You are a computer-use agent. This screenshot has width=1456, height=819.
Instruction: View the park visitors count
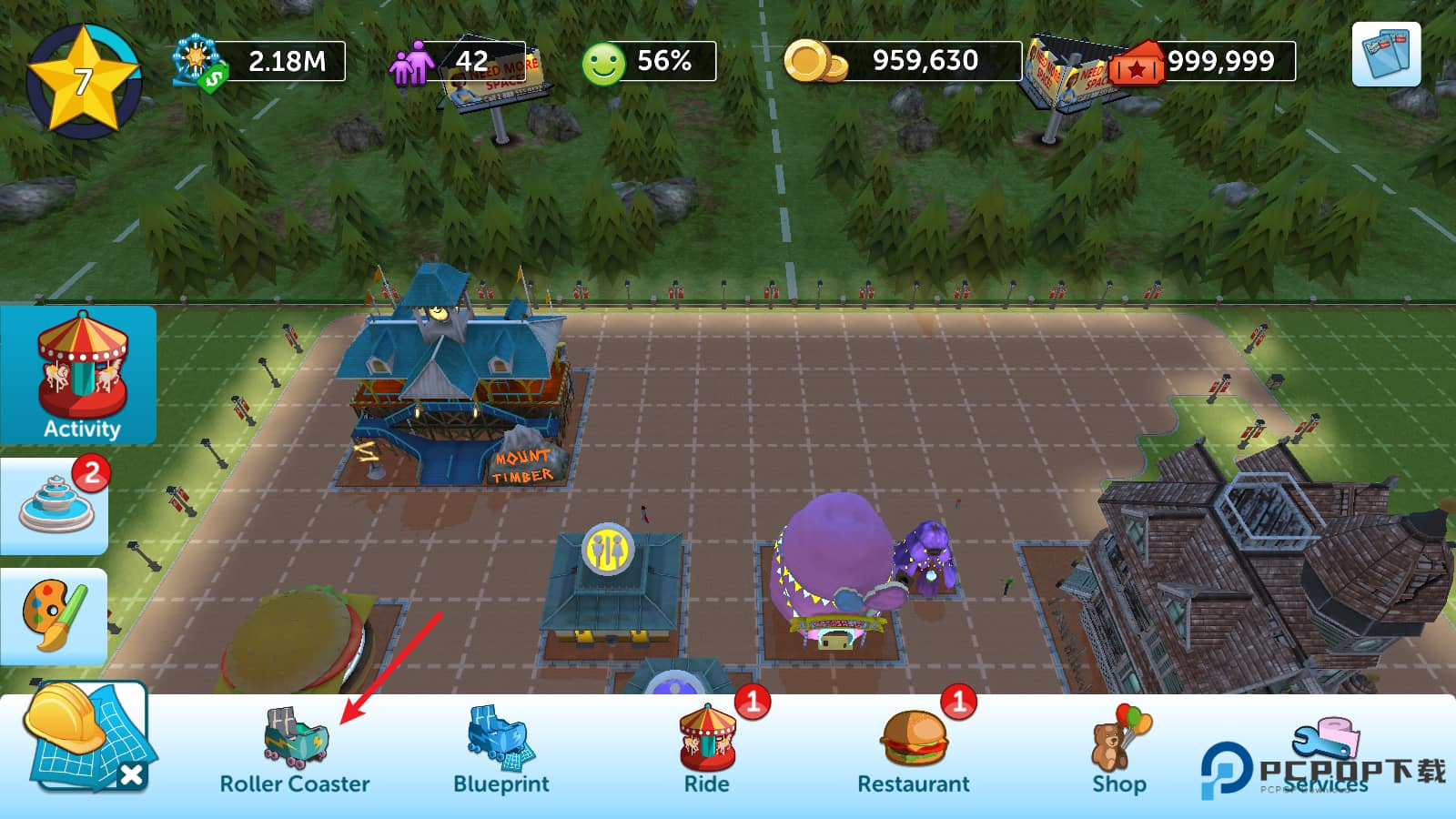coord(455,61)
